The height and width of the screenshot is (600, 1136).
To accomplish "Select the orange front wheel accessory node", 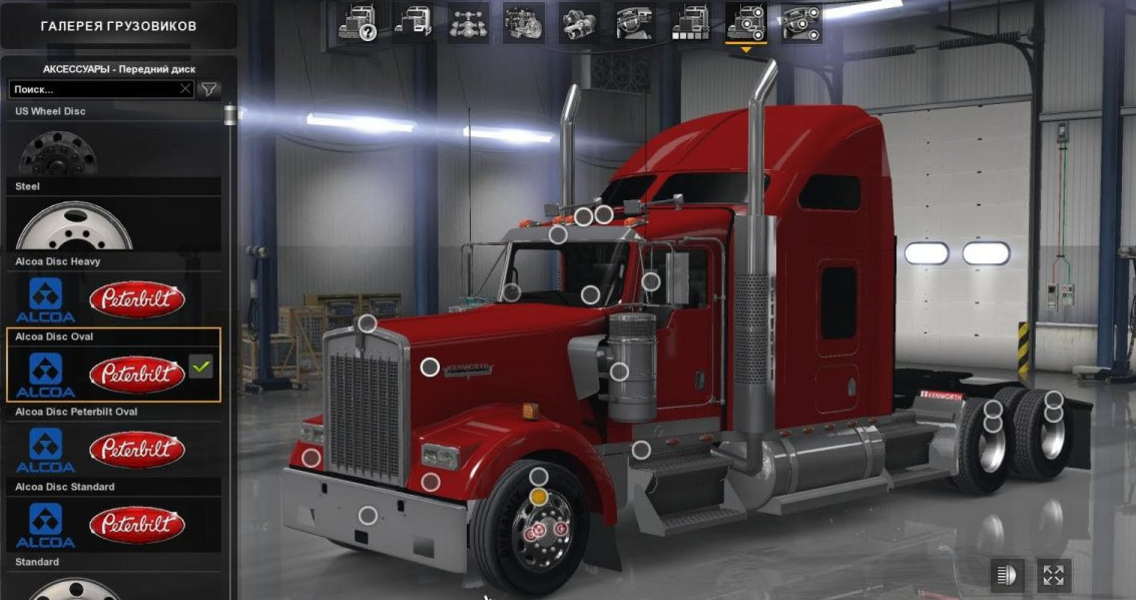I will pyautogui.click(x=539, y=497).
